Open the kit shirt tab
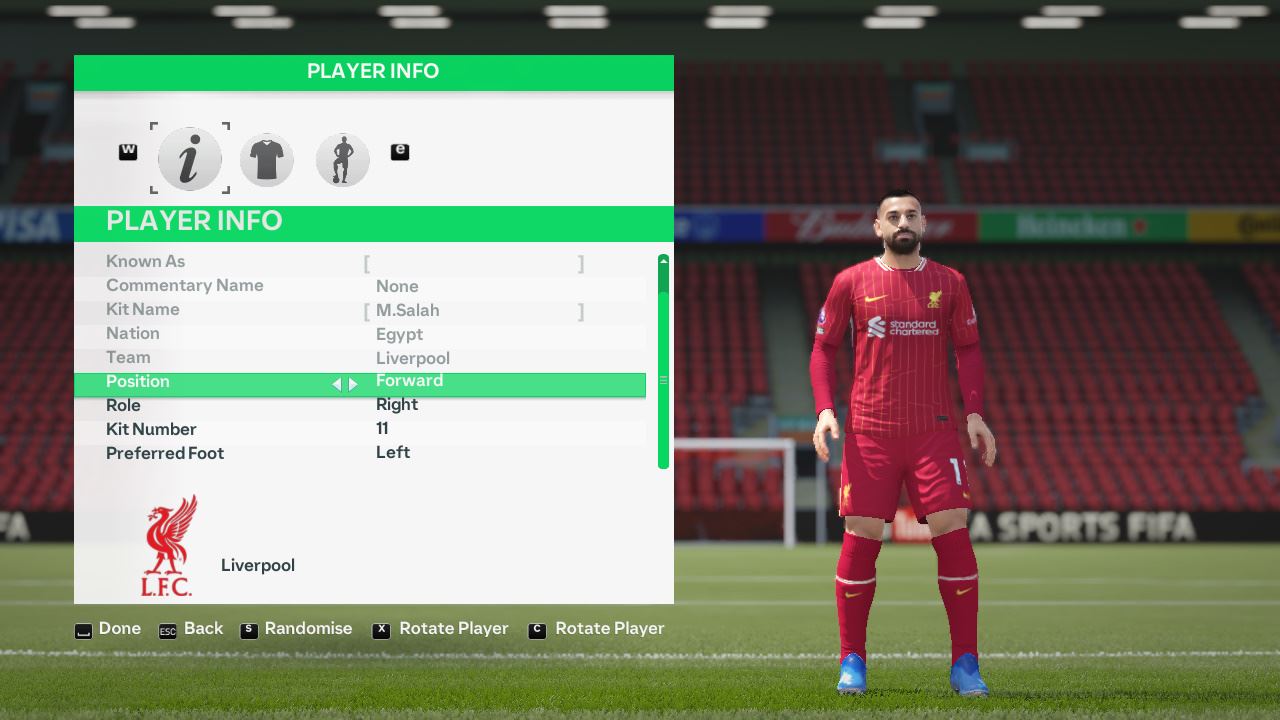 266,159
